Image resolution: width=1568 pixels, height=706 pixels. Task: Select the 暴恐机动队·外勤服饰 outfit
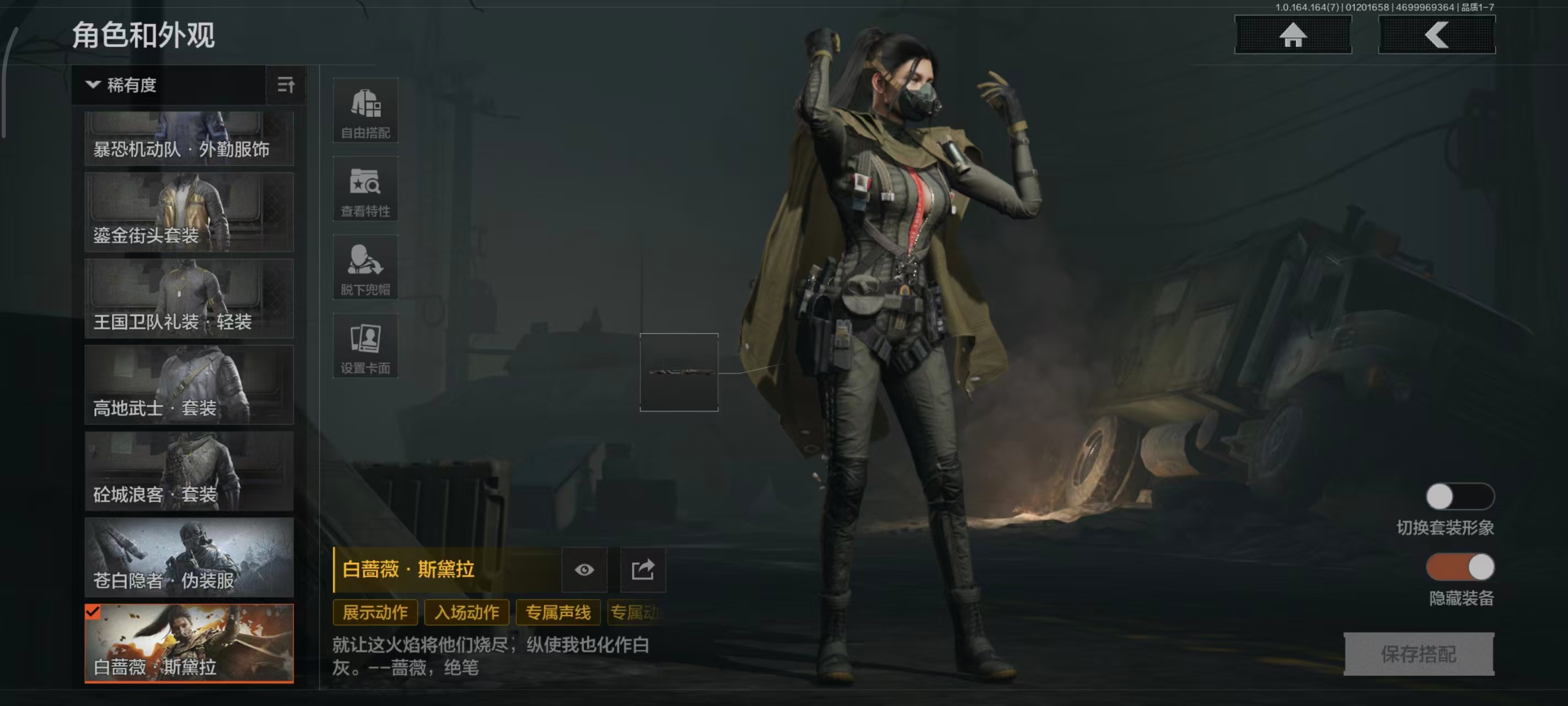[189, 139]
